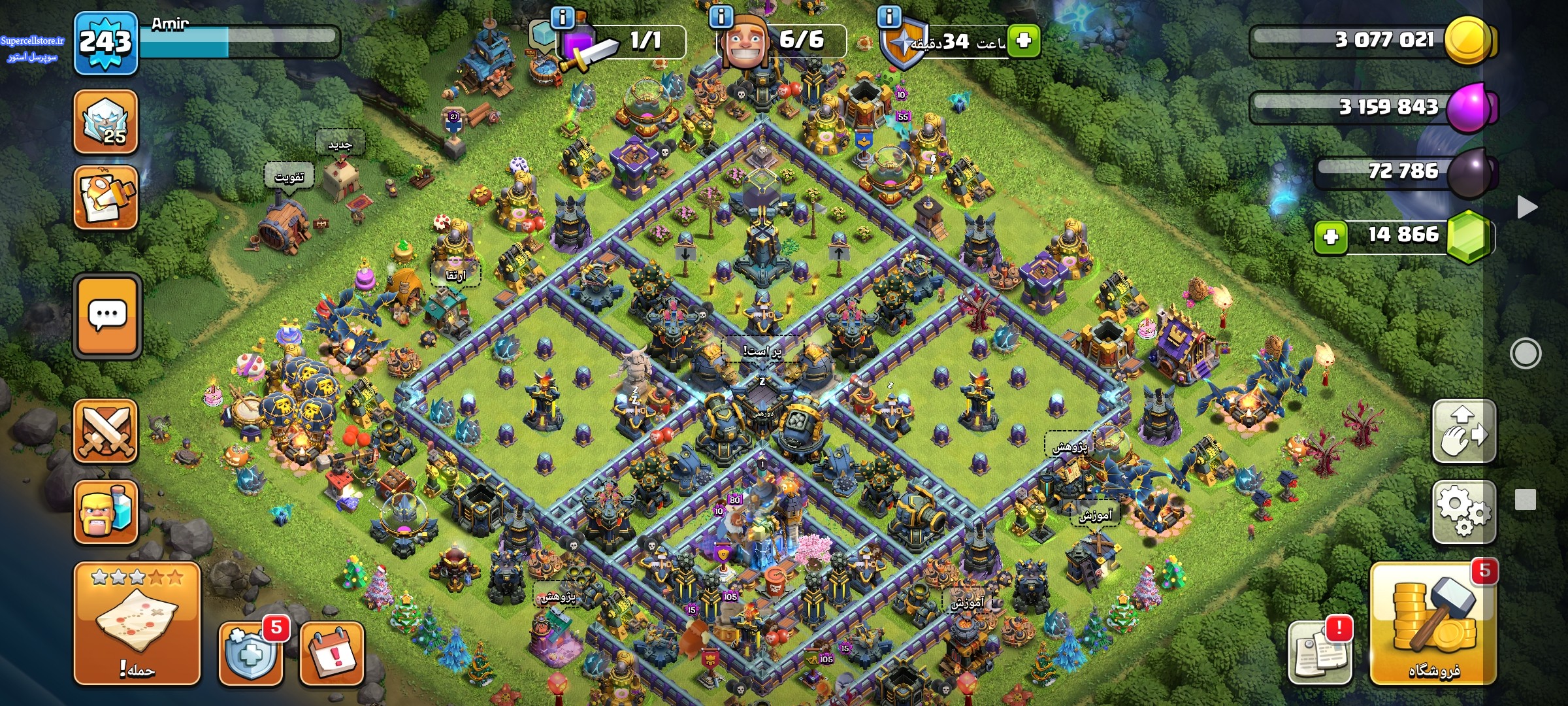Screen dimensions: 1568x706
Task: Open the notes button with red alert
Action: coord(1320,652)
